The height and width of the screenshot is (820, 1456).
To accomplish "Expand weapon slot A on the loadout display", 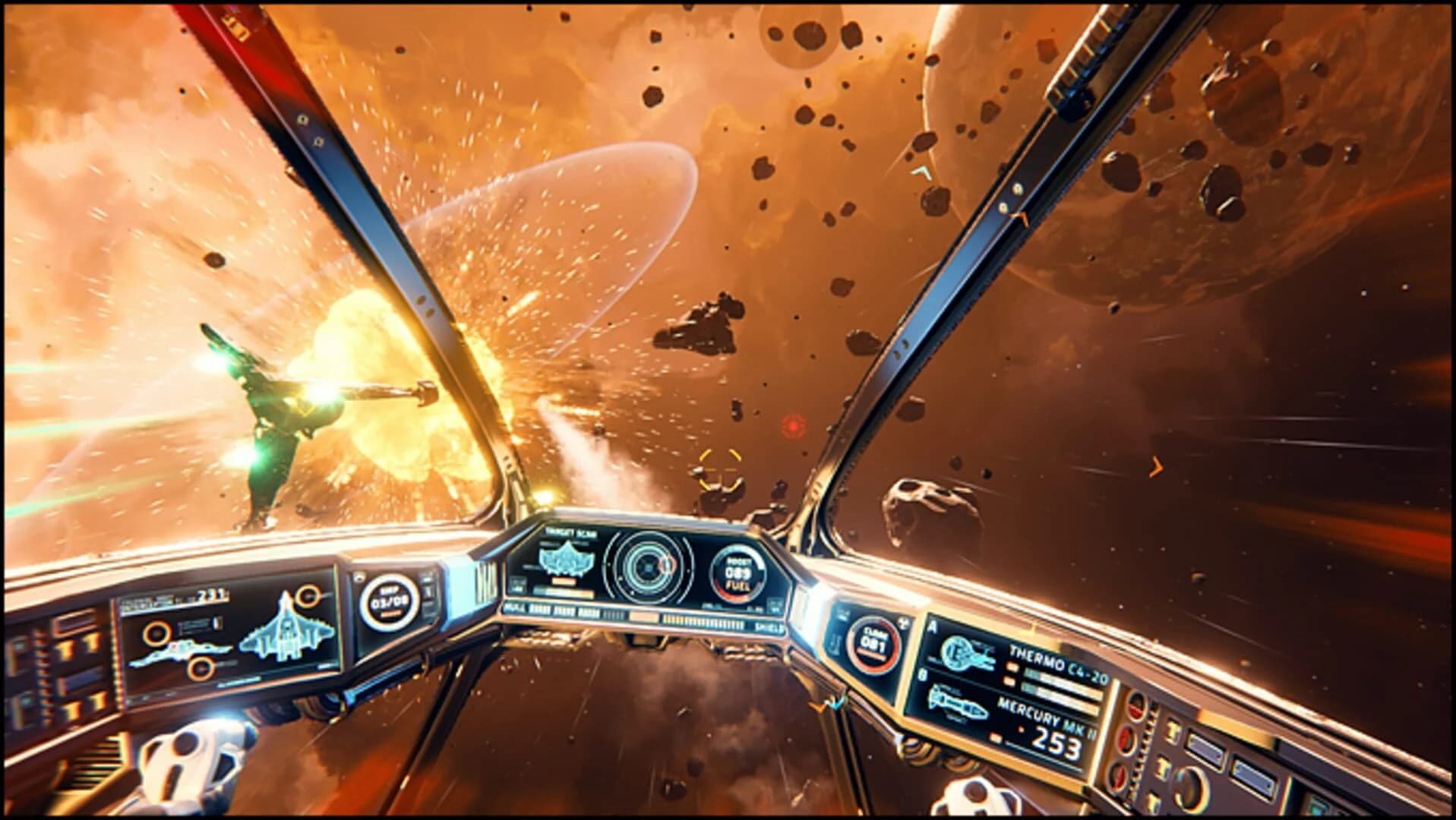I will coord(933,626).
